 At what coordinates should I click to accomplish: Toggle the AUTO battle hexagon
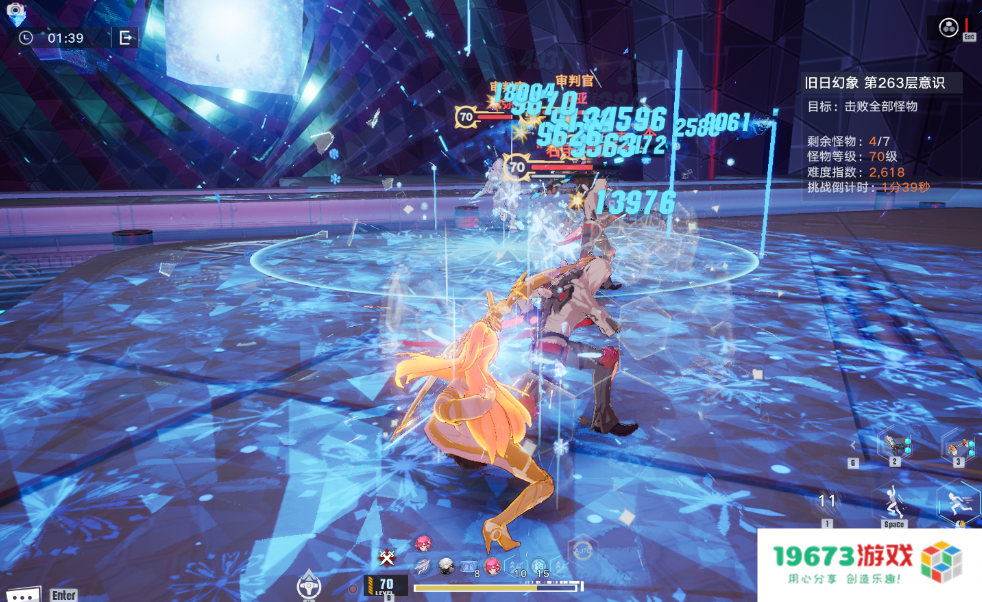(x=581, y=551)
